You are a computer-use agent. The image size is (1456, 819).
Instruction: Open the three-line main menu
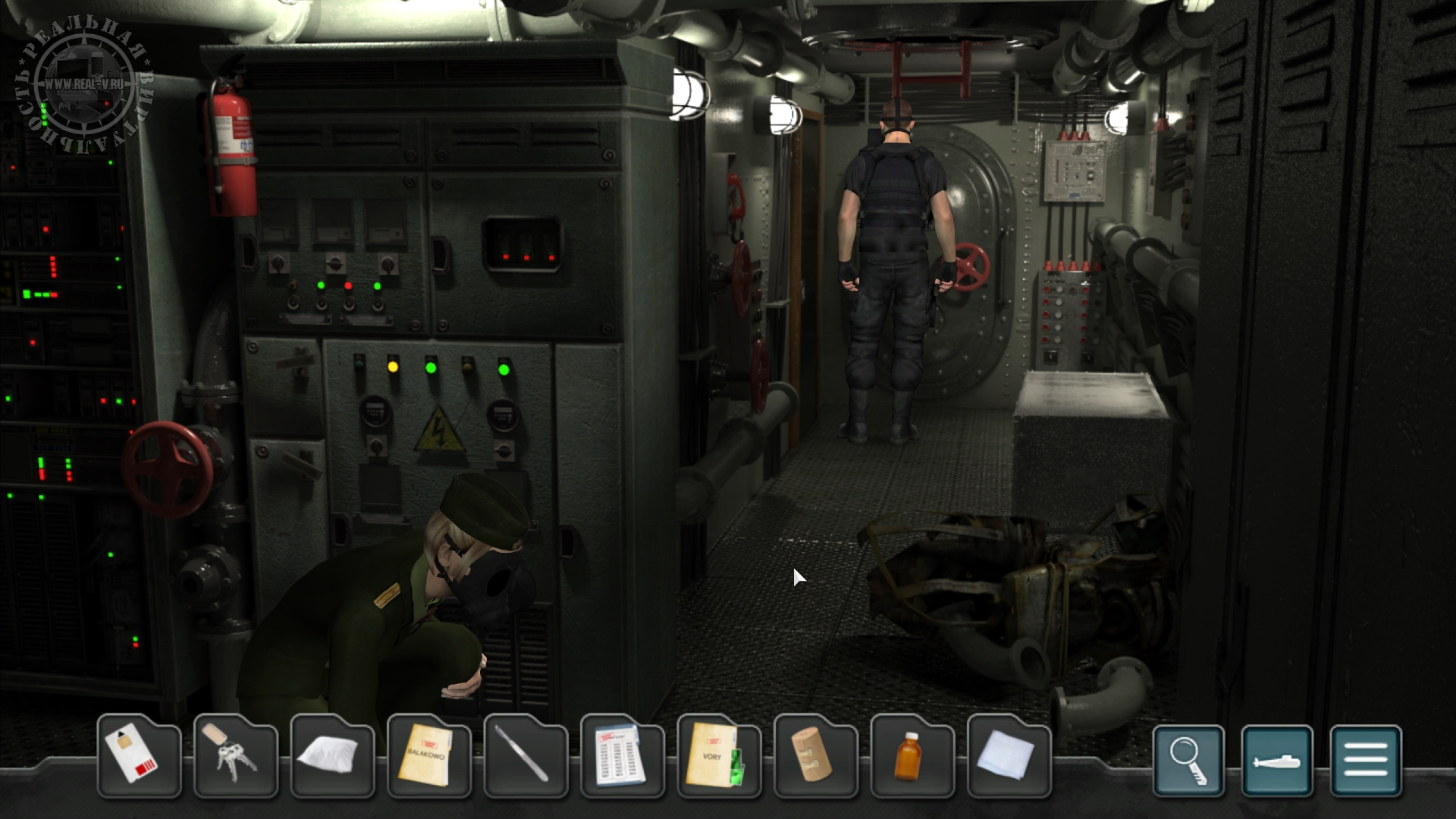click(1366, 761)
